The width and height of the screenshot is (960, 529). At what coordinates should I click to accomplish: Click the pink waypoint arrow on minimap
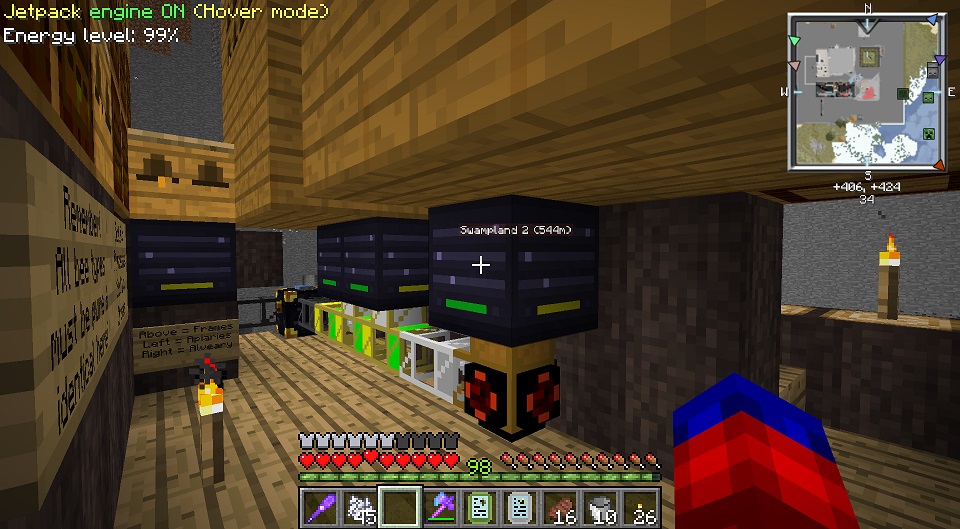(795, 66)
